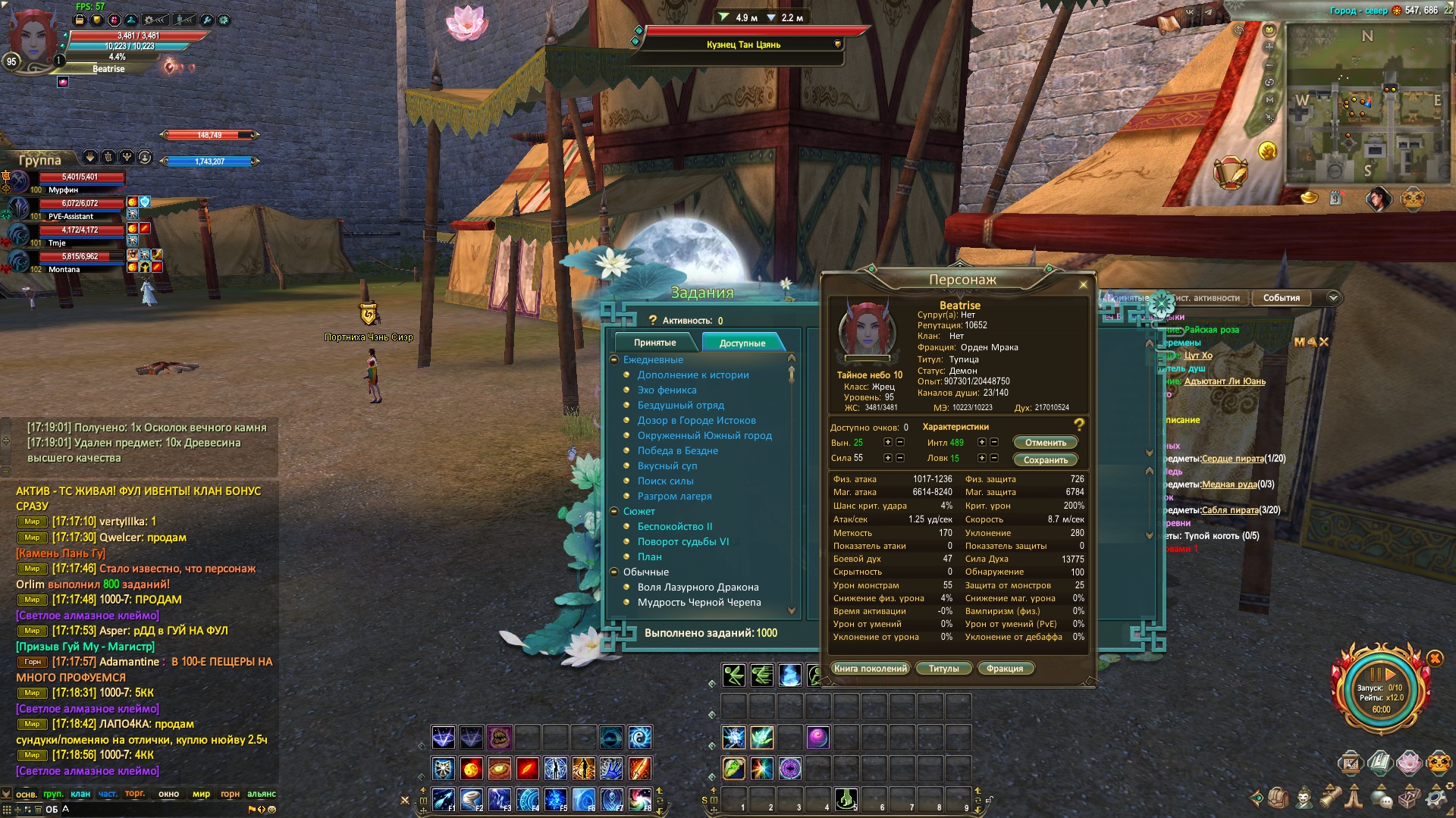Open the quest Поворот судьбы VI

pos(682,542)
